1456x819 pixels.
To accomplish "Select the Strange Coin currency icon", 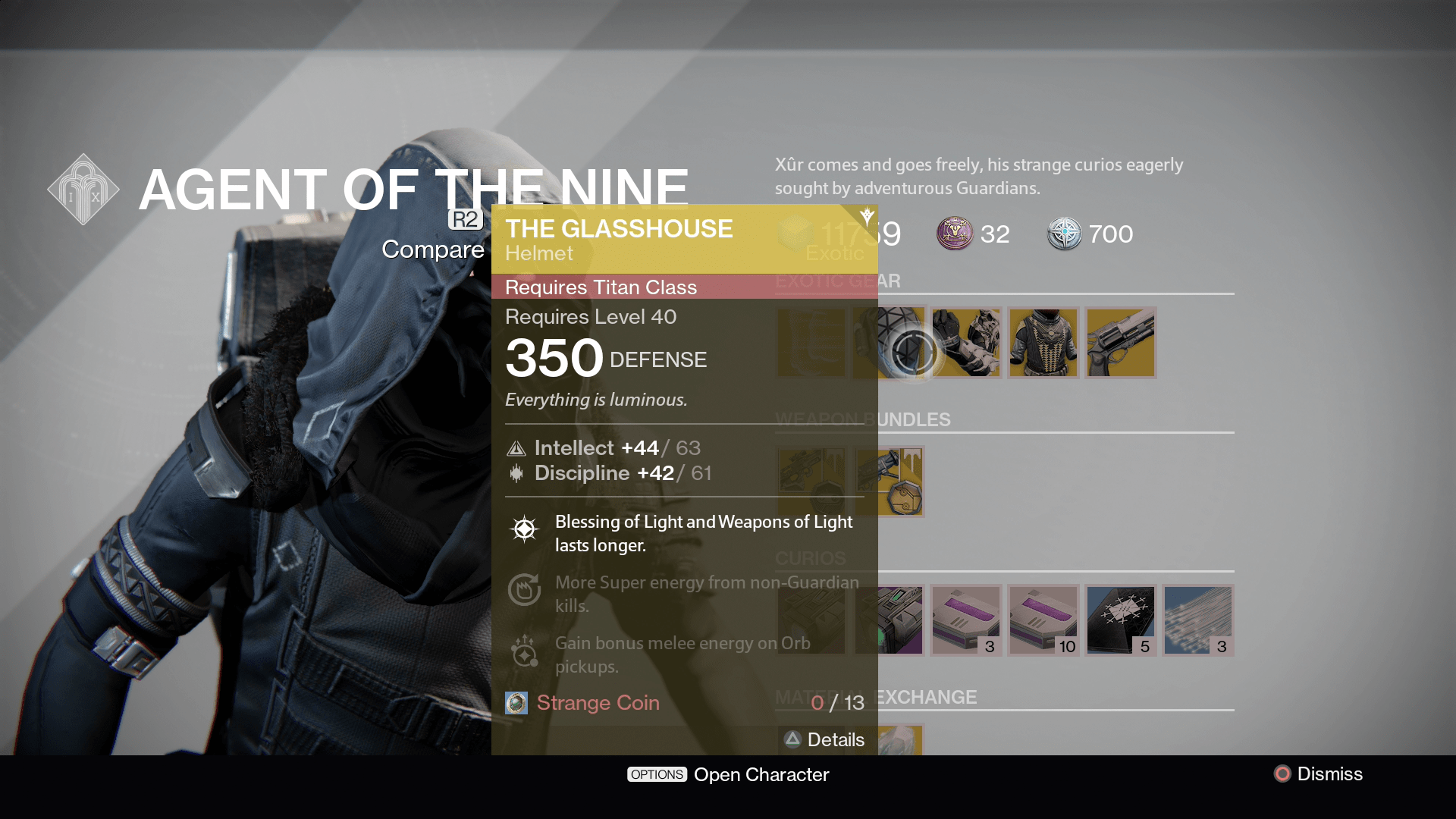I will (516, 703).
